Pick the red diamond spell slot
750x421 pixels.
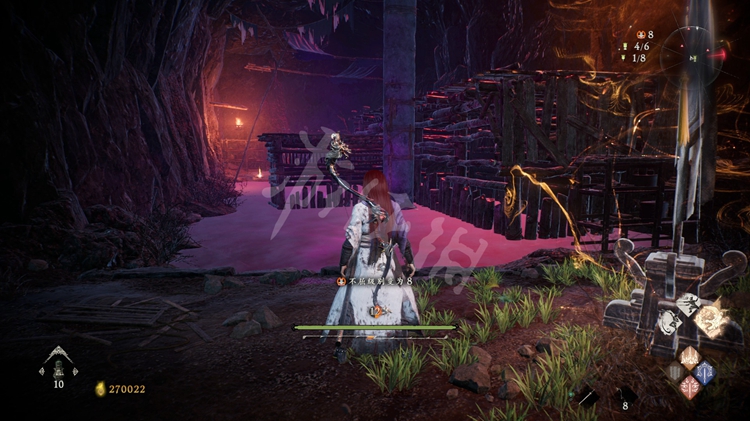coord(690,388)
